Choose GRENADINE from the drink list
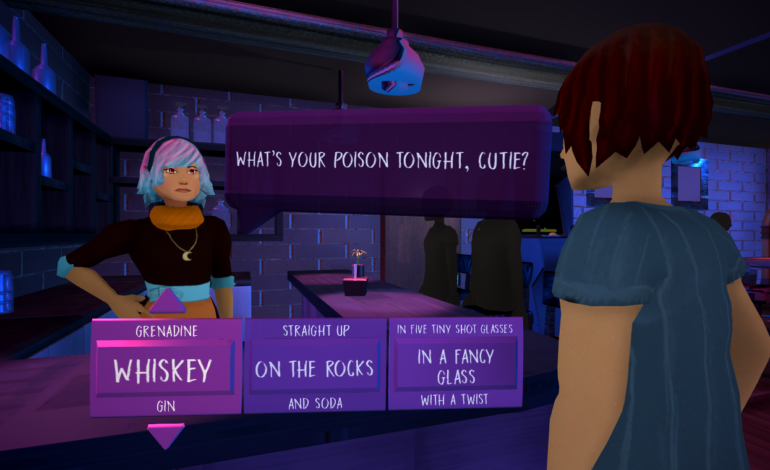 (164, 329)
